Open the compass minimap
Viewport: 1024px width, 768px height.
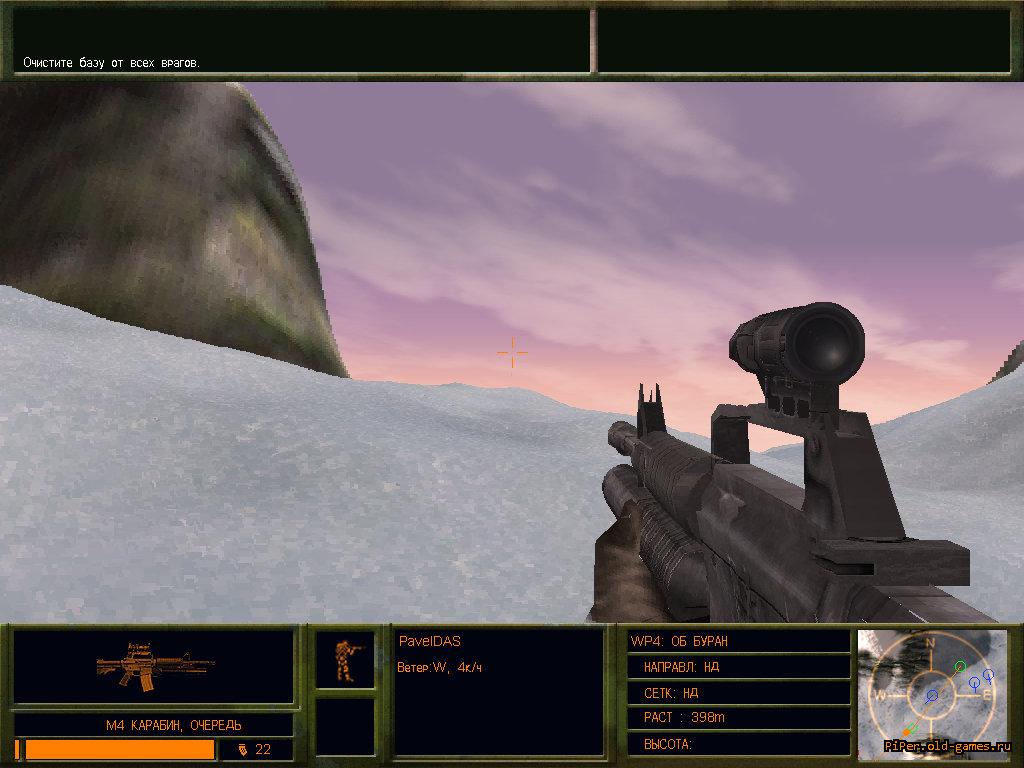tap(931, 690)
